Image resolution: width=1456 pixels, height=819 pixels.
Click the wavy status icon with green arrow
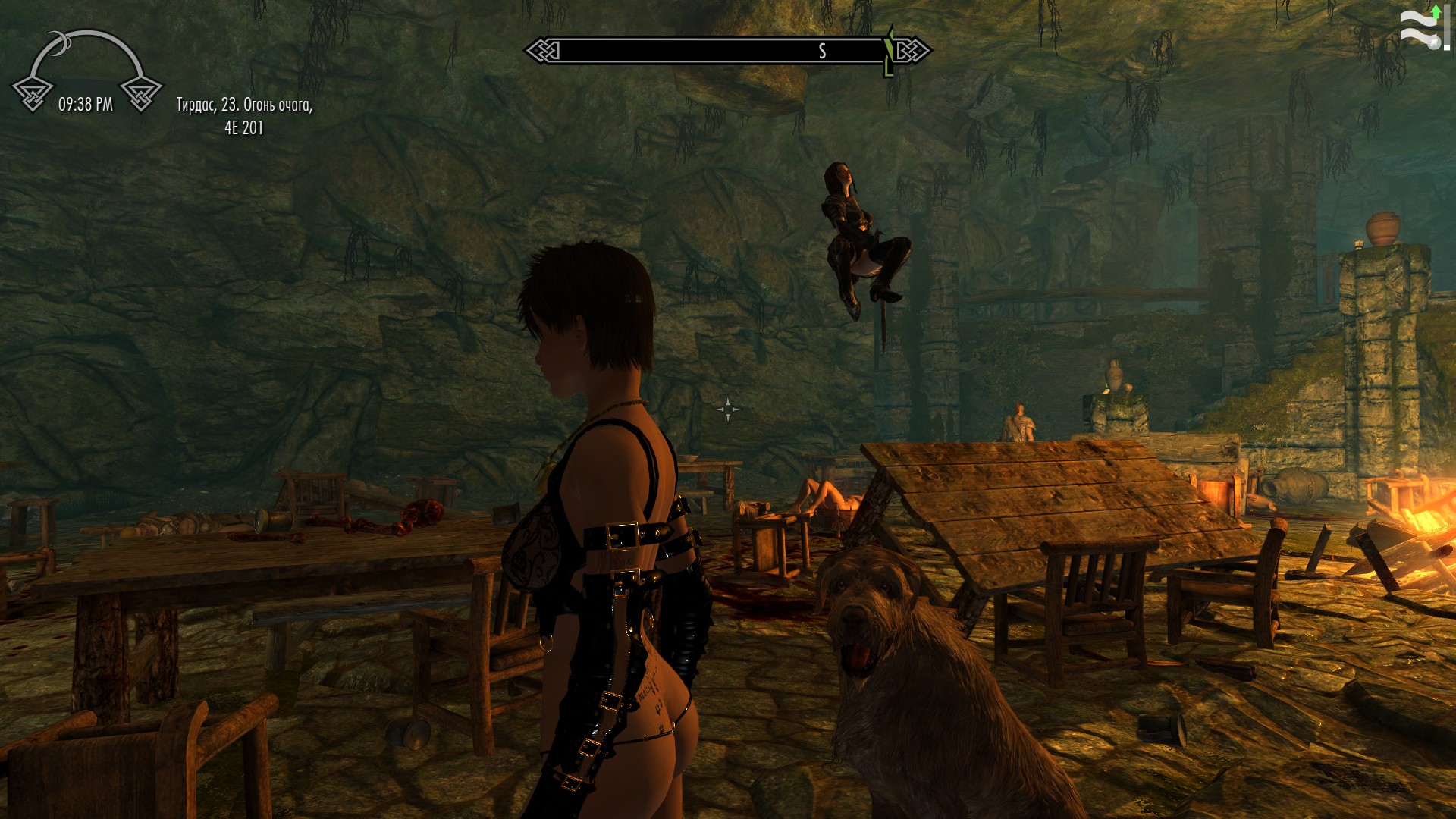1423,28
